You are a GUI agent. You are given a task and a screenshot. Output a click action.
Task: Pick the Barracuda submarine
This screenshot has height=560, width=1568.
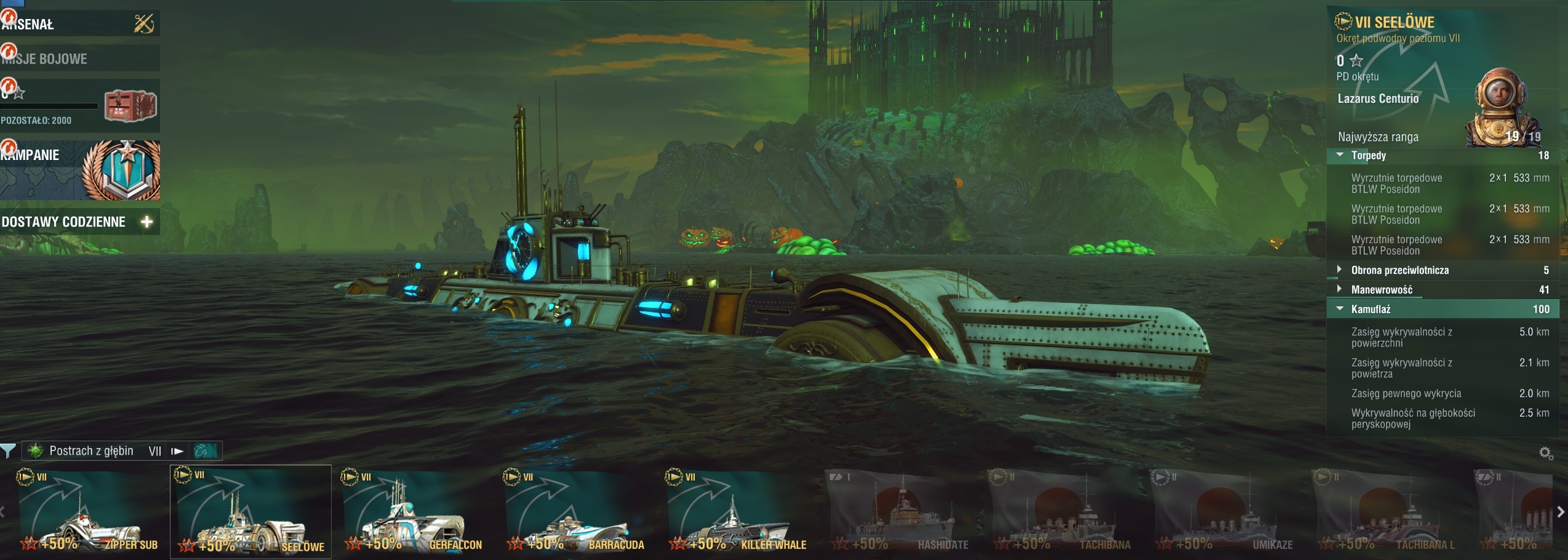[x=575, y=513]
